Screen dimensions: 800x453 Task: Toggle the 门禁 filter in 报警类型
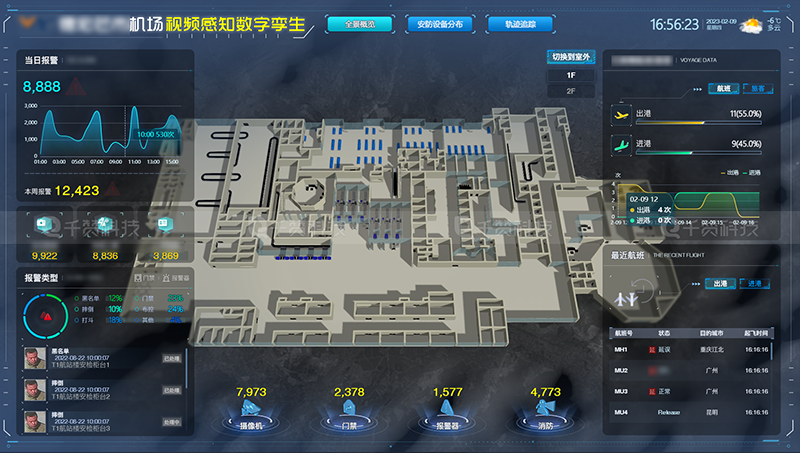[144, 277]
